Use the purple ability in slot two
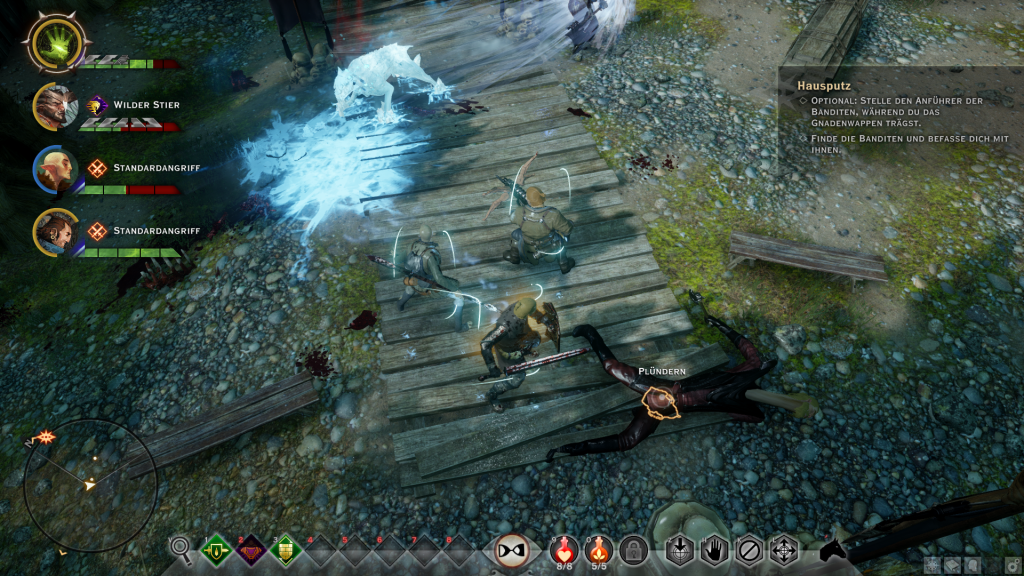The width and height of the screenshot is (1024, 576). [x=251, y=549]
